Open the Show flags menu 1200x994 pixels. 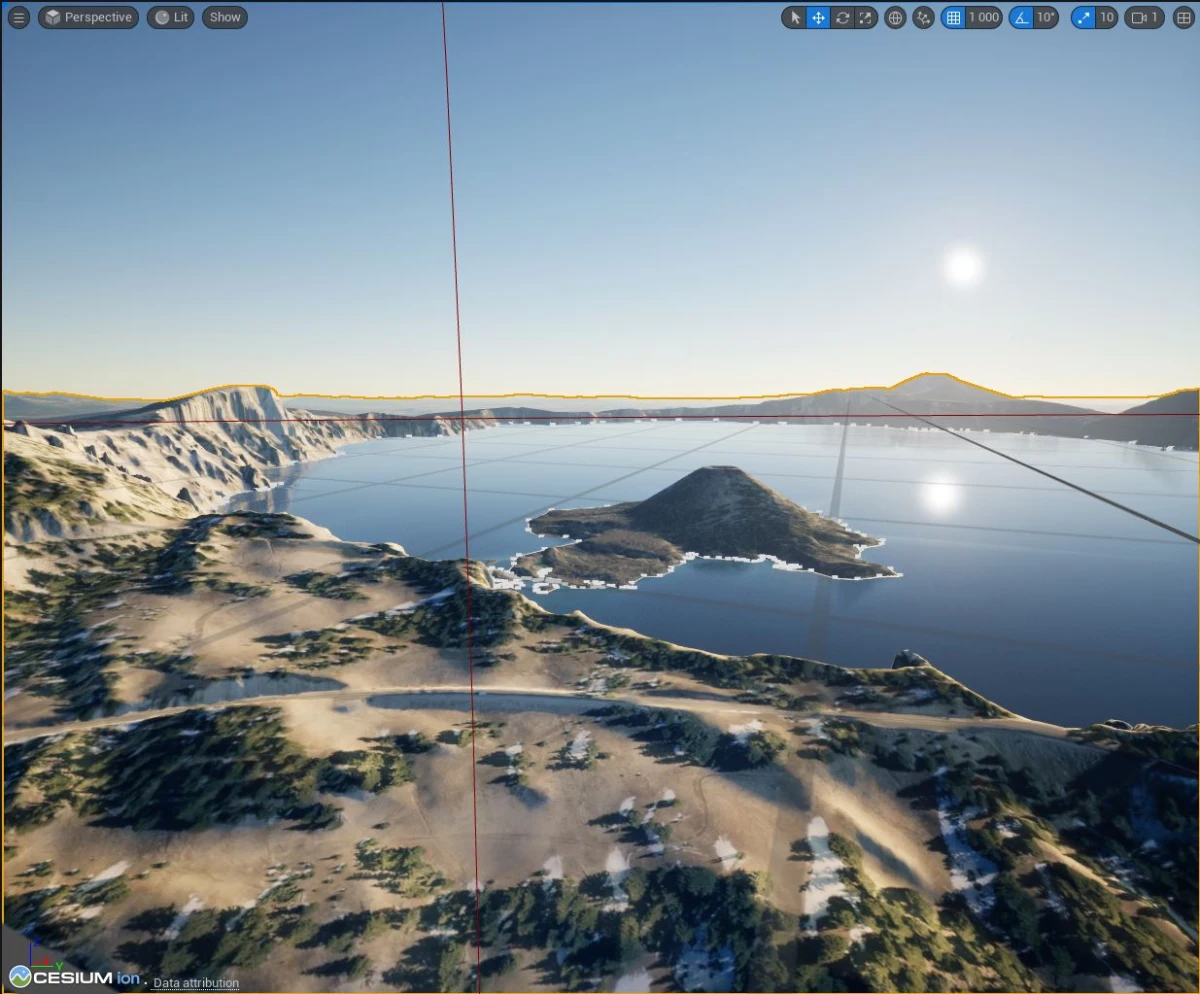(x=225, y=17)
